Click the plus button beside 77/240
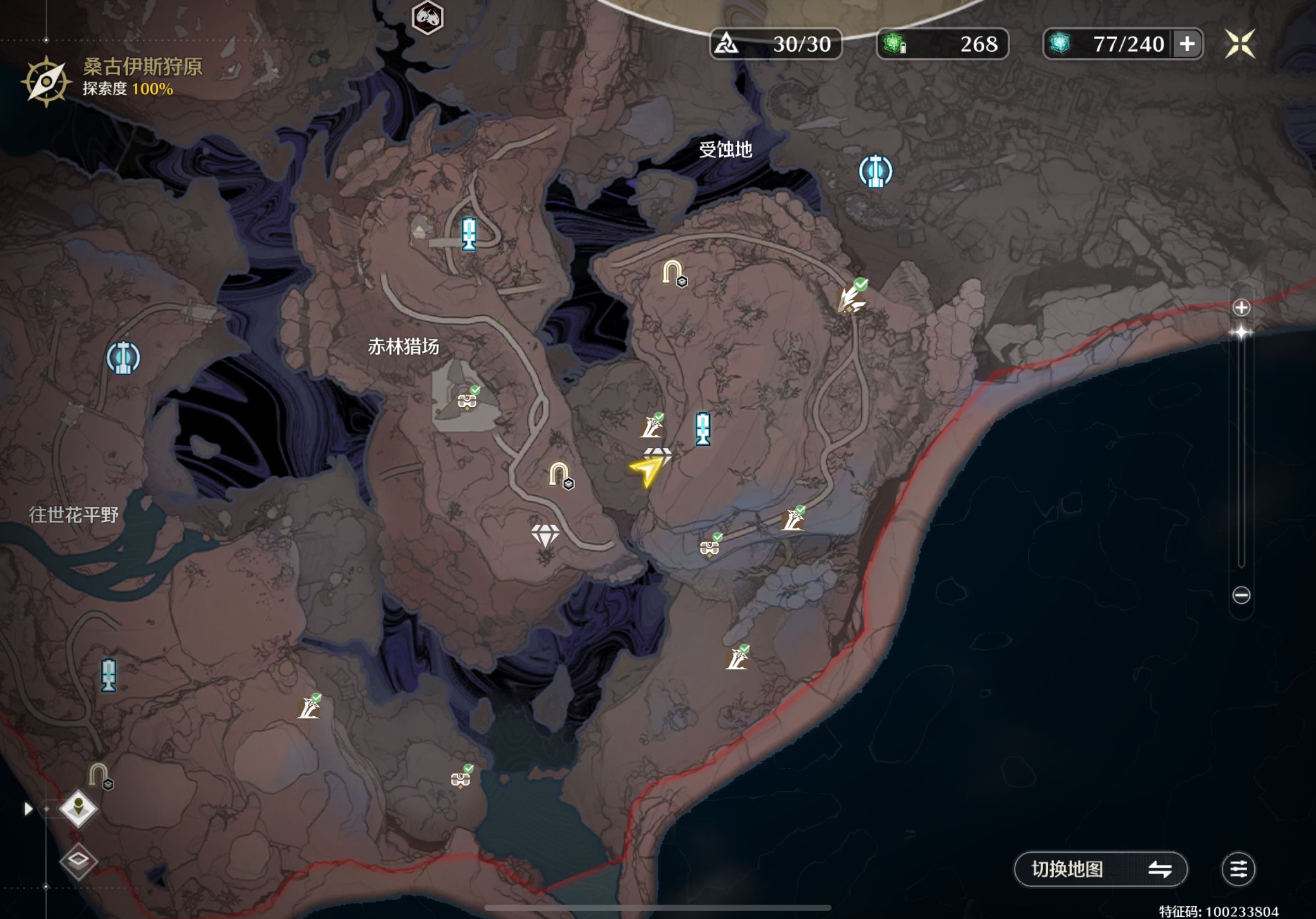 click(1187, 44)
